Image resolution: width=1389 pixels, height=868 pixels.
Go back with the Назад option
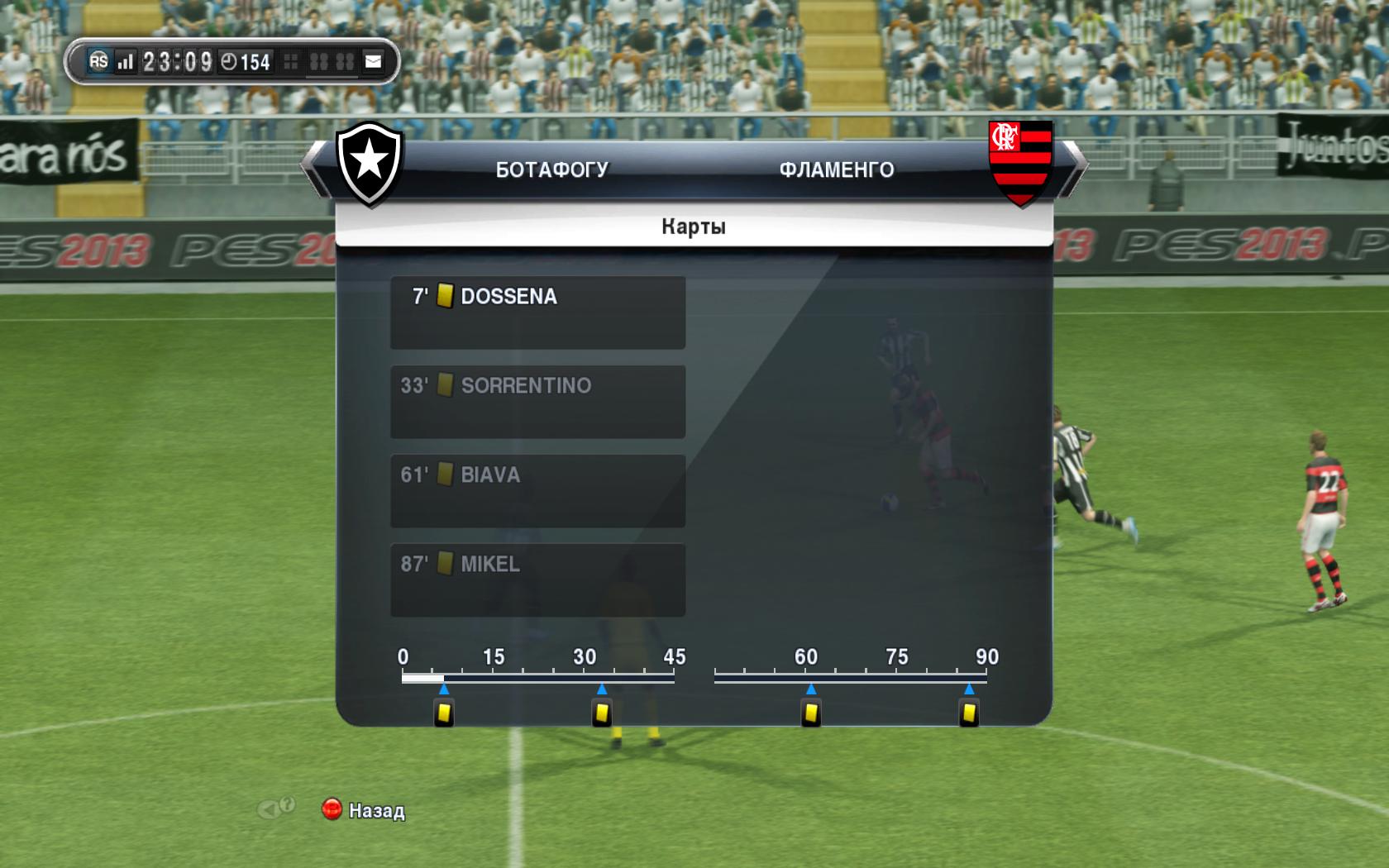(364, 810)
